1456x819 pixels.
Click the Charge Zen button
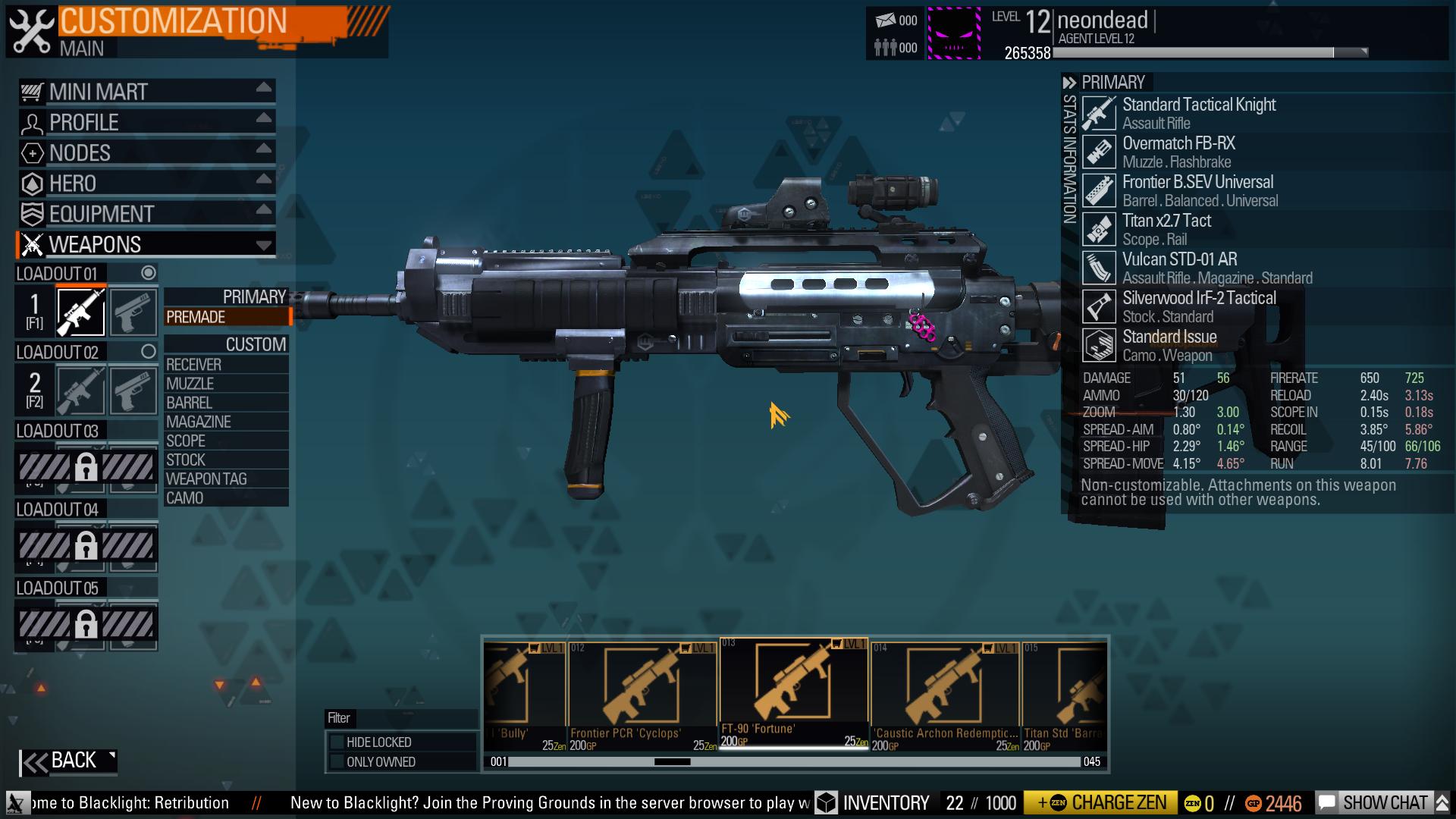[x=1100, y=803]
